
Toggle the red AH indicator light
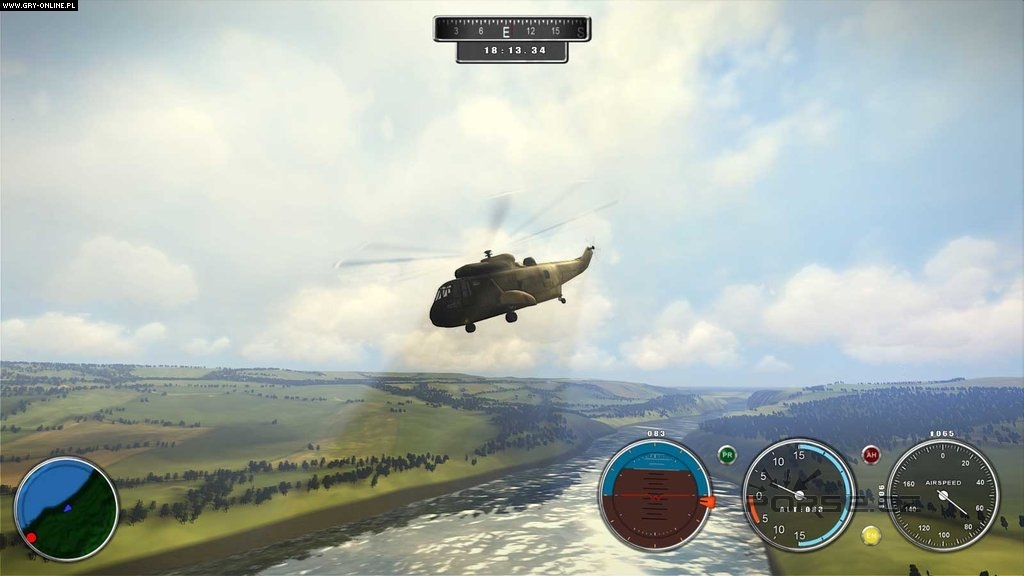pos(871,455)
